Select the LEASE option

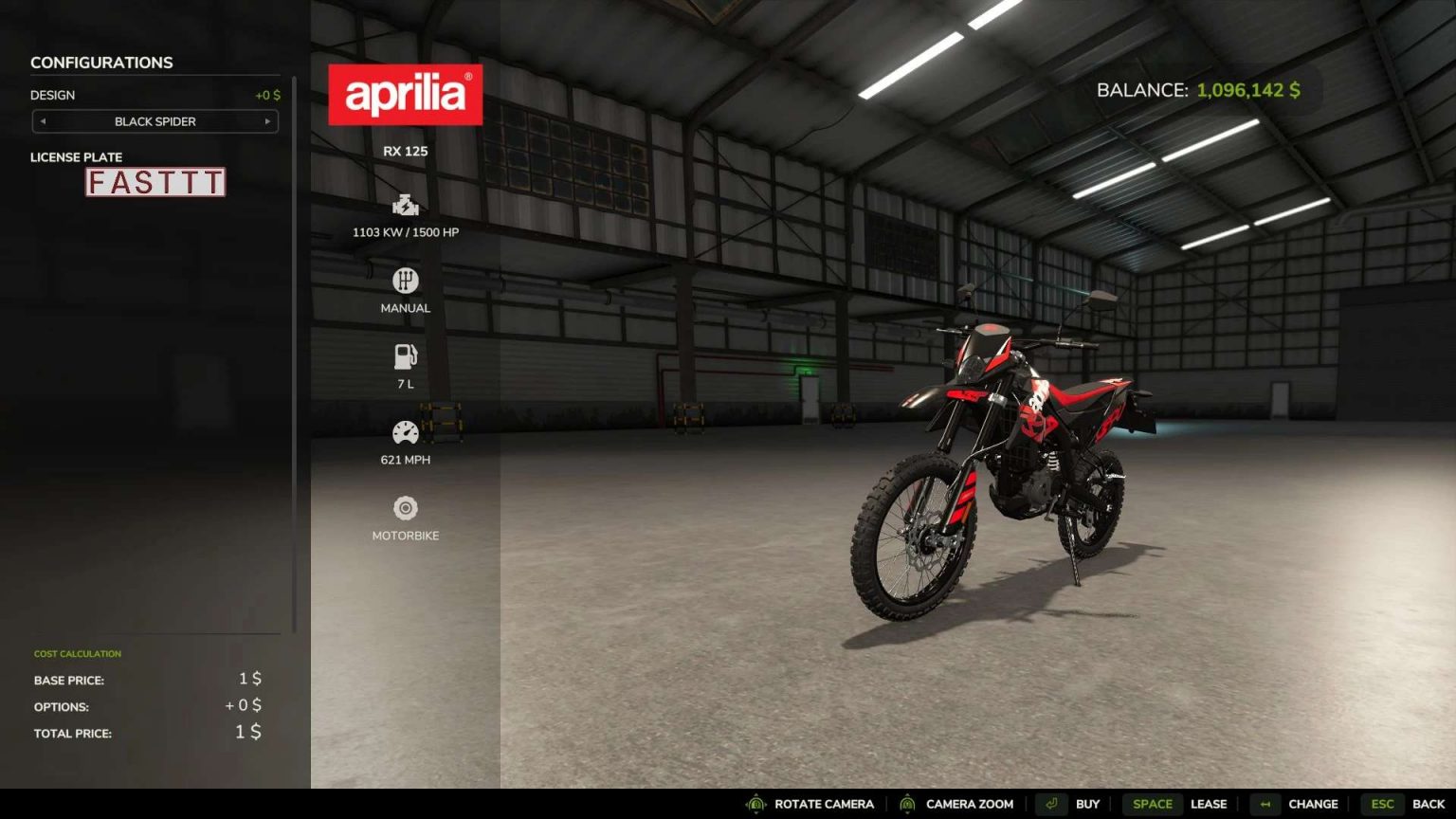1210,803
